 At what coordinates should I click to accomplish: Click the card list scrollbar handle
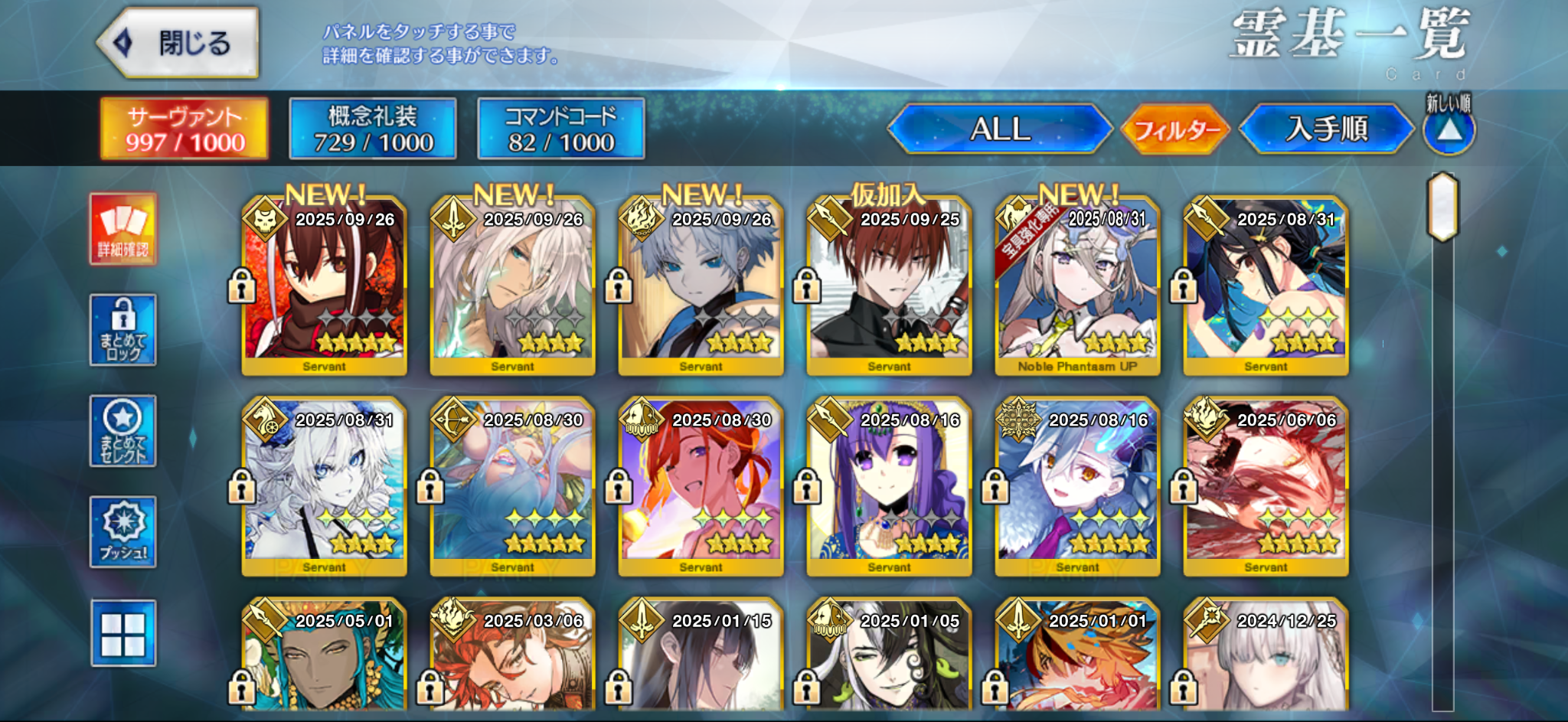click(x=1442, y=207)
